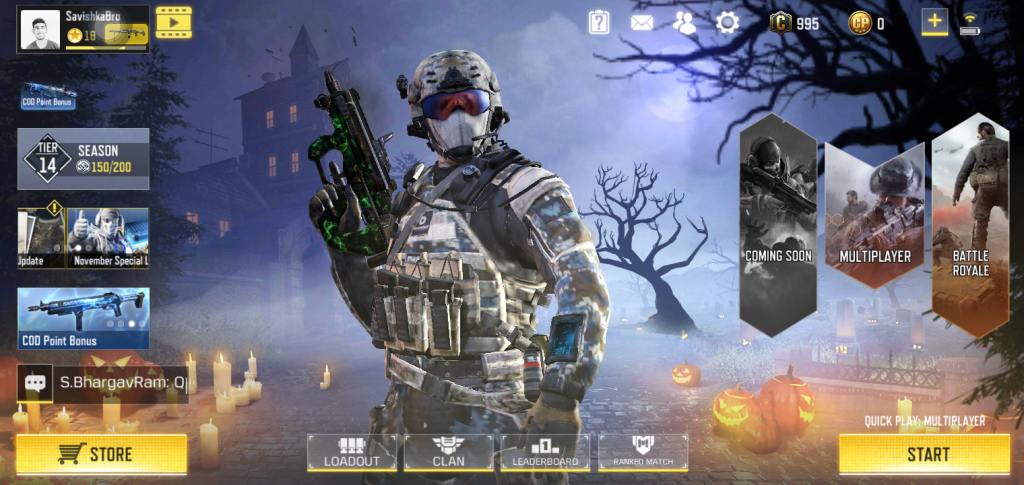The height and width of the screenshot is (485, 1024).
Task: View the November Special event banner
Action: pyautogui.click(x=108, y=238)
